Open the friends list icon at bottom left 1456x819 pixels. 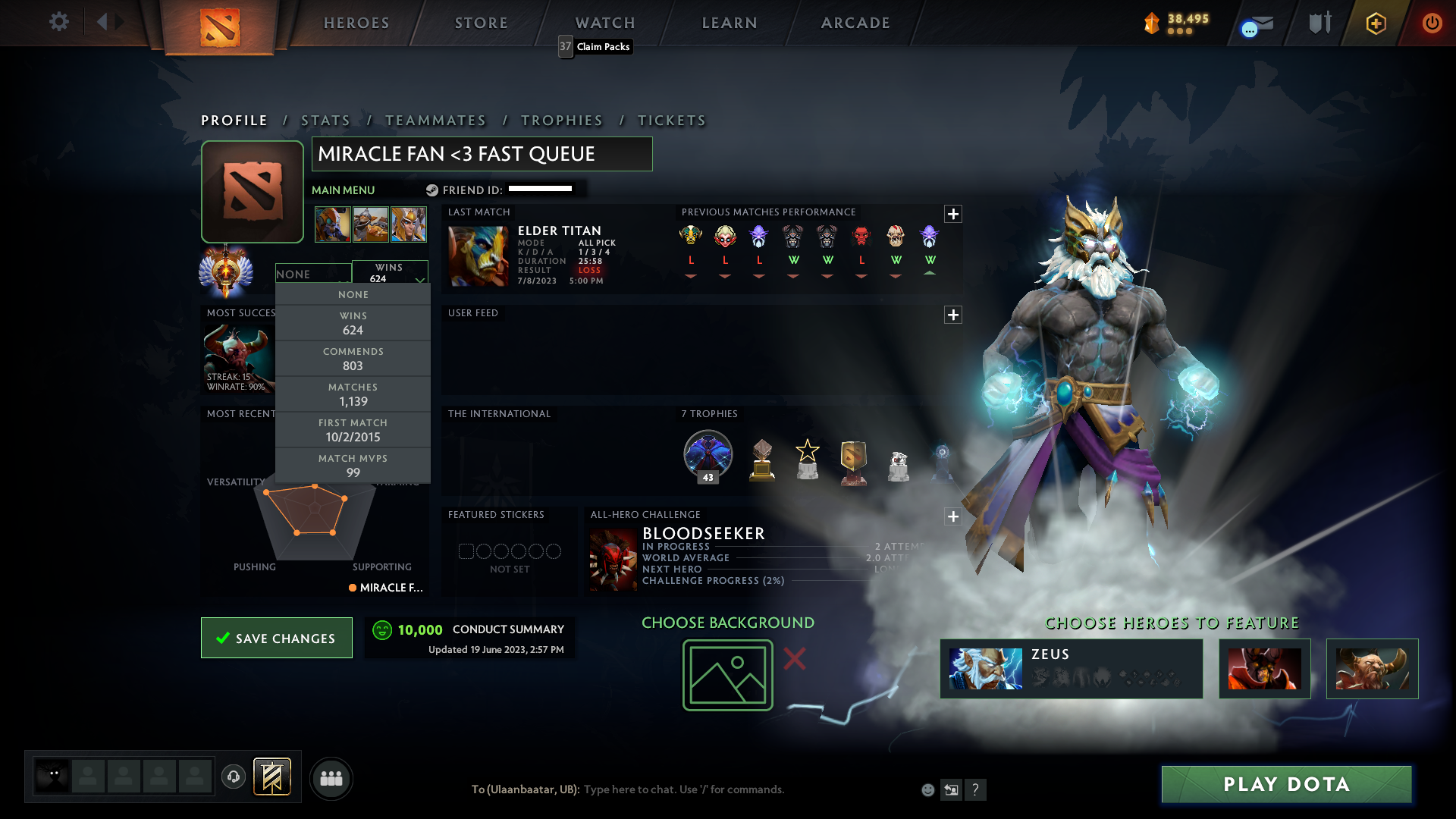tap(331, 778)
